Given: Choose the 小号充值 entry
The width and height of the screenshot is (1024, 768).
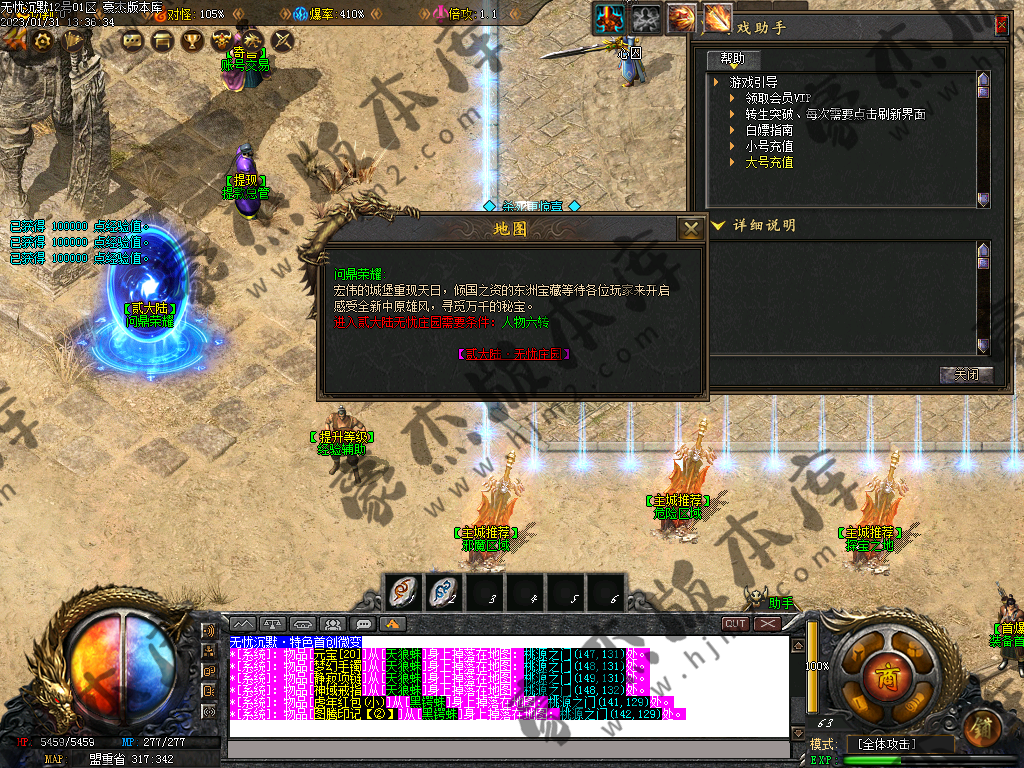Looking at the screenshot, I should coord(769,146).
